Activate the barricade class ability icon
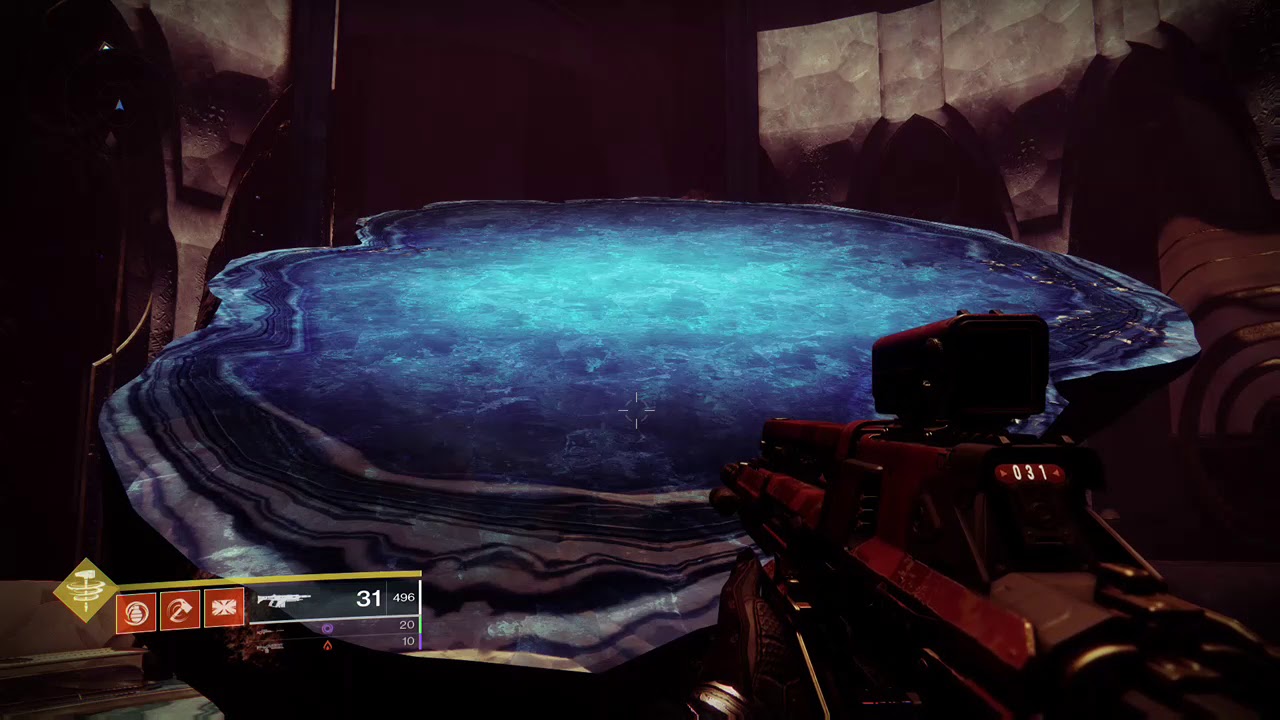This screenshot has width=1280, height=720. (x=224, y=610)
